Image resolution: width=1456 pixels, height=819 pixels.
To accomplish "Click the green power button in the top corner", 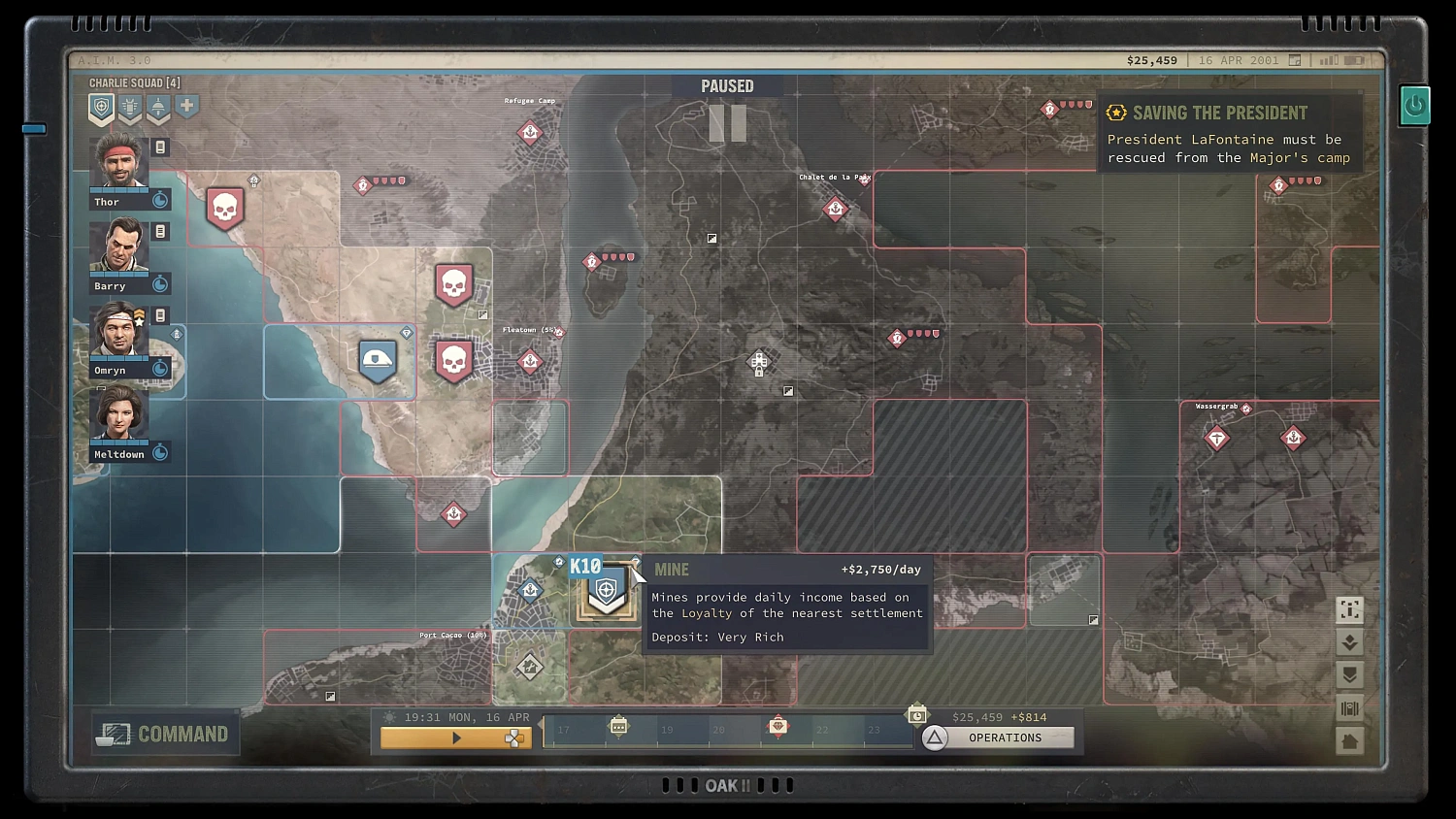I will [1414, 105].
